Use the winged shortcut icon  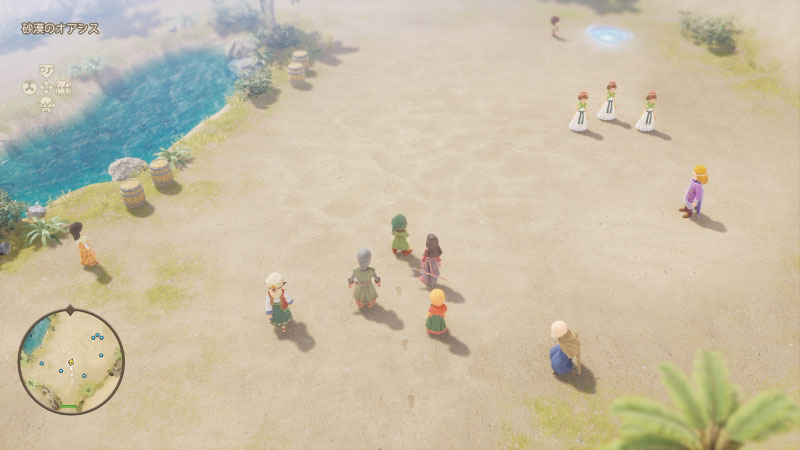[x=46, y=104]
